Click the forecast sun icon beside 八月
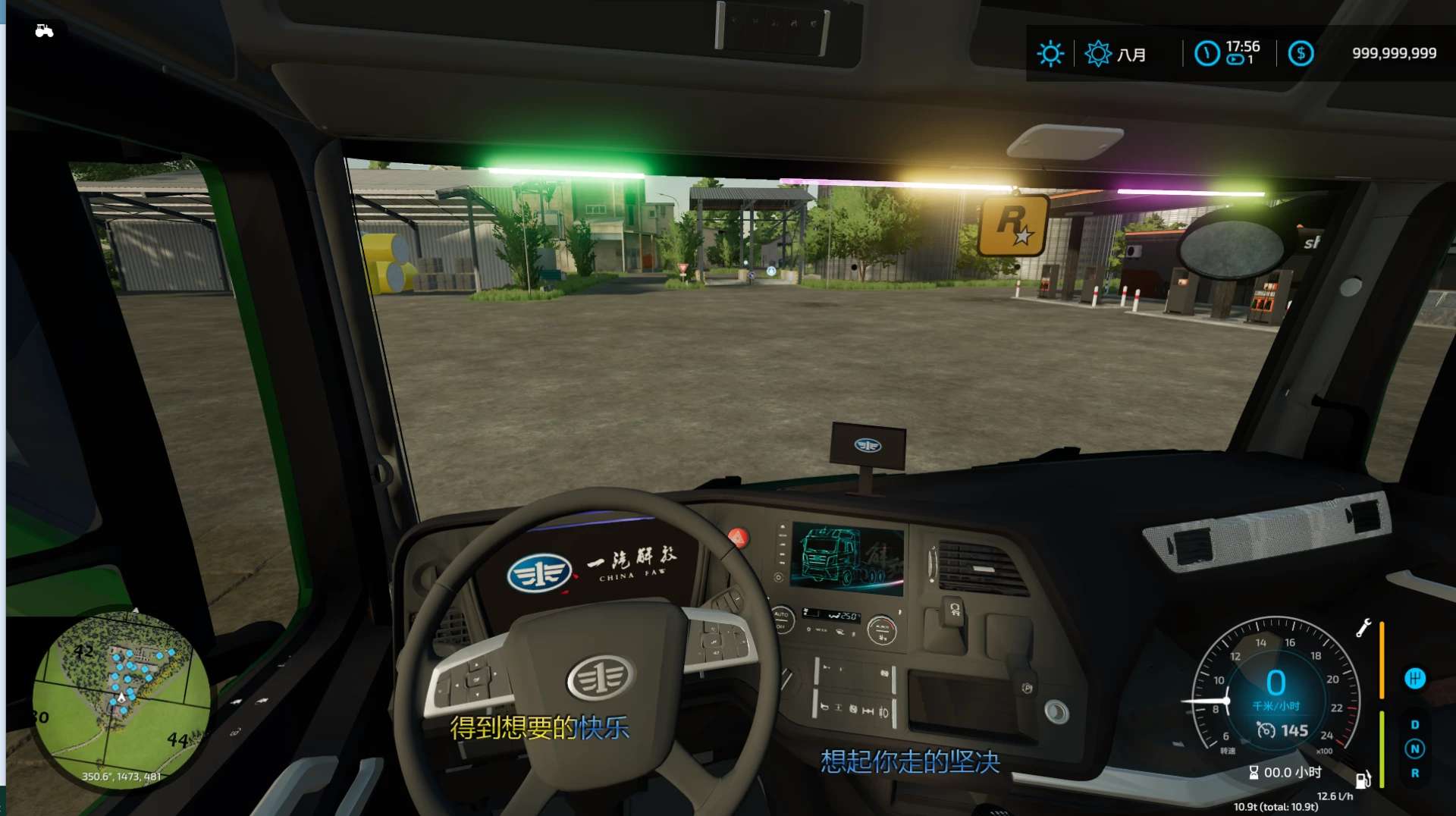Screen dimensions: 1456x816 click(1097, 54)
